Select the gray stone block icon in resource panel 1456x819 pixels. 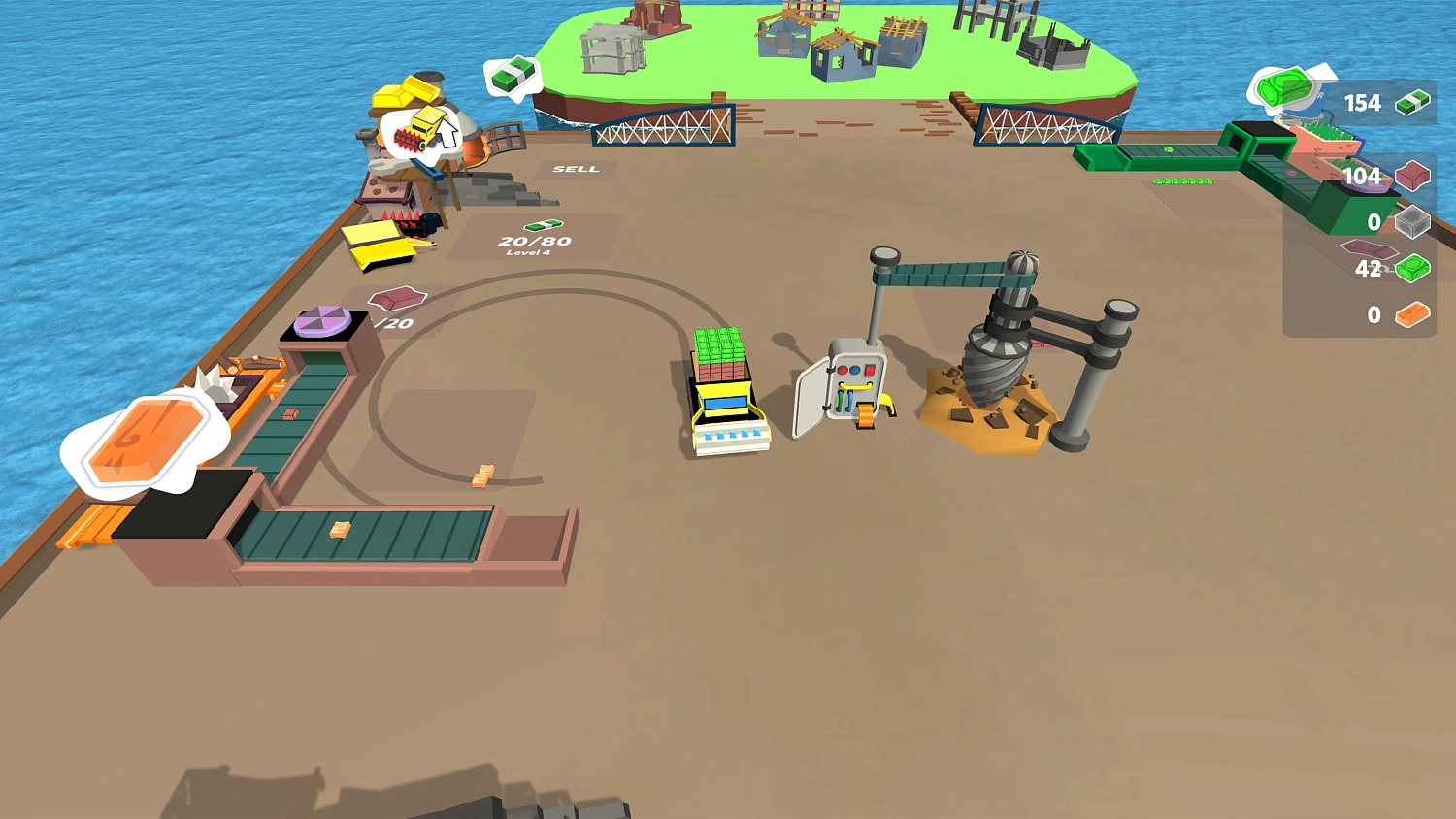(1412, 221)
